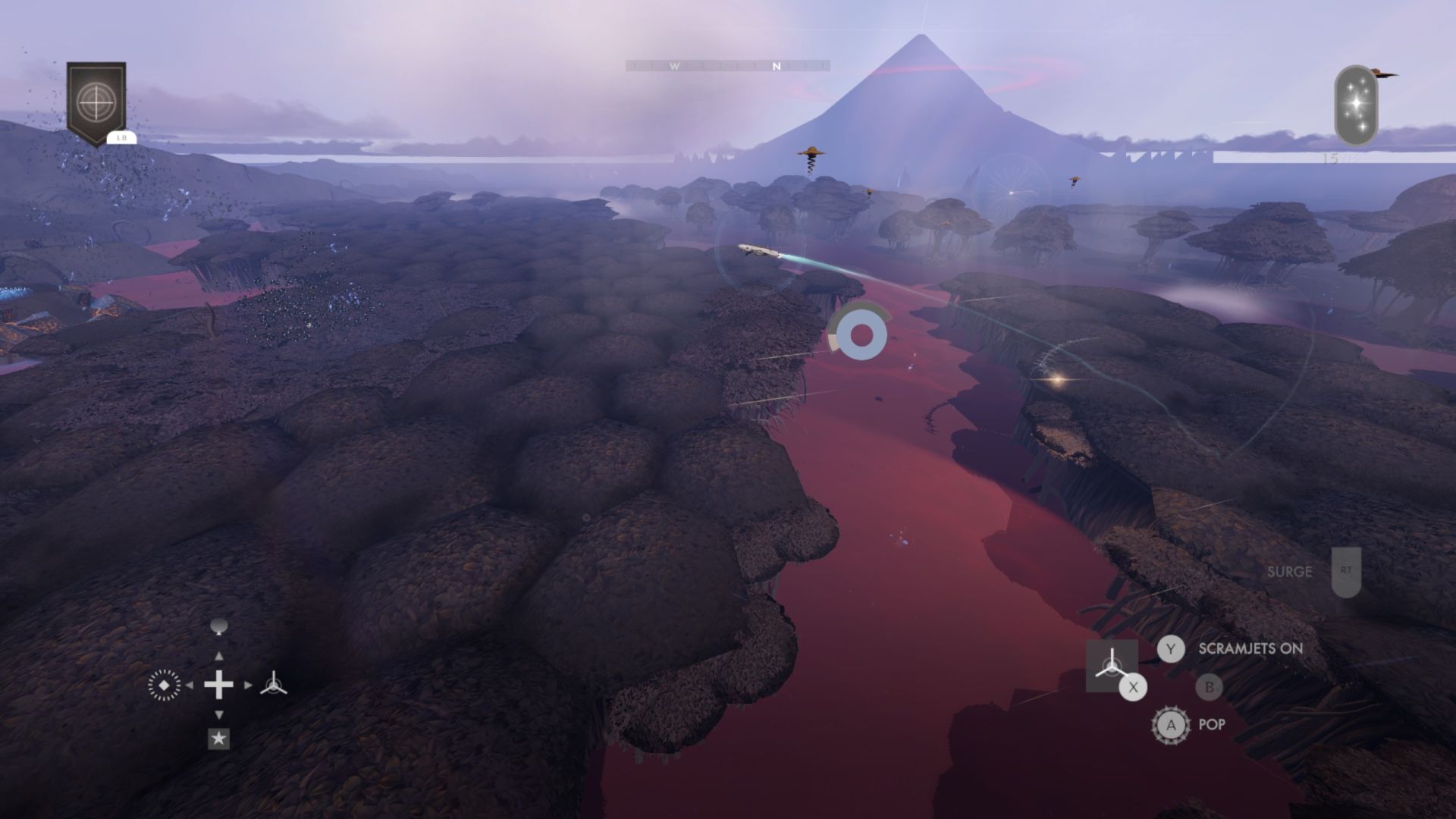The height and width of the screenshot is (819, 1456).
Task: Select the star icon below the d-pad
Action: [x=220, y=737]
